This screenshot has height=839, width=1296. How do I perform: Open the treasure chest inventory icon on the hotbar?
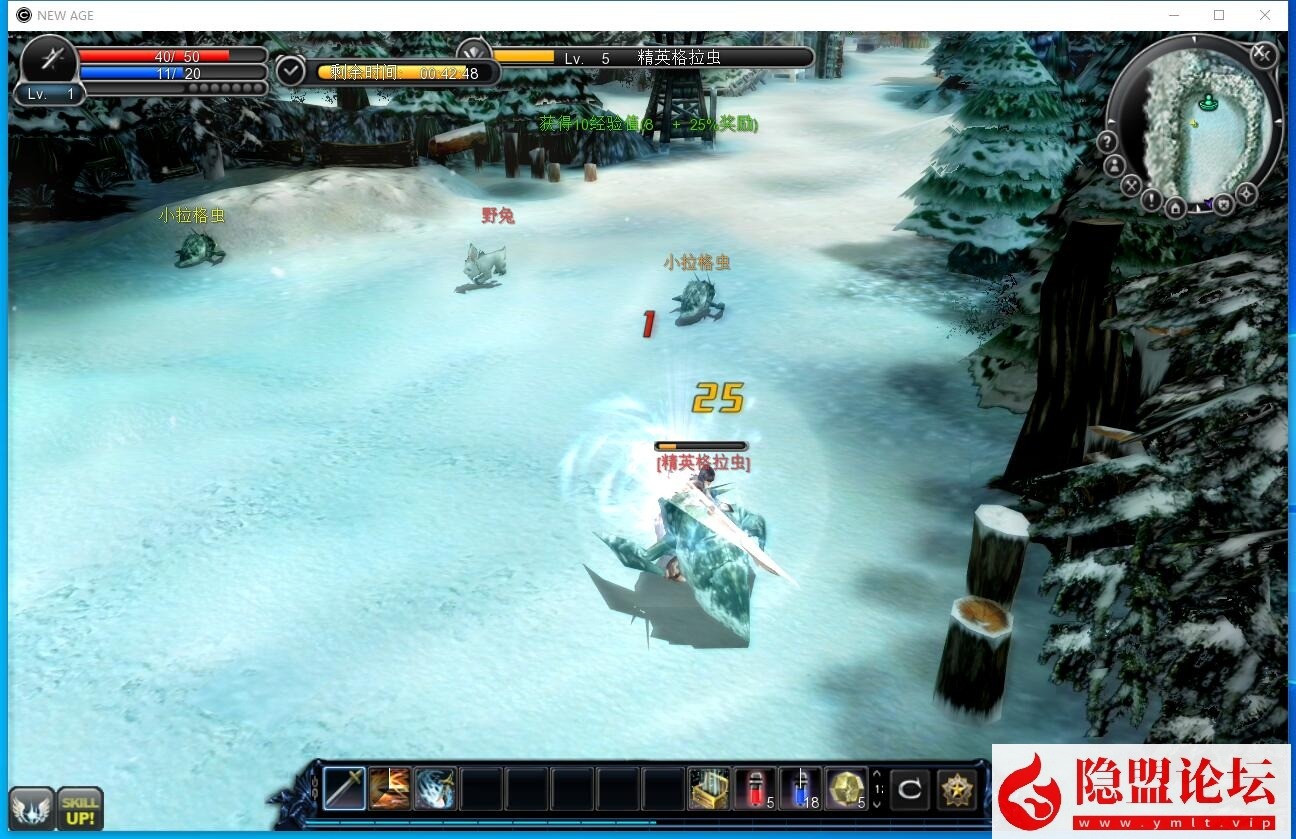(x=708, y=788)
